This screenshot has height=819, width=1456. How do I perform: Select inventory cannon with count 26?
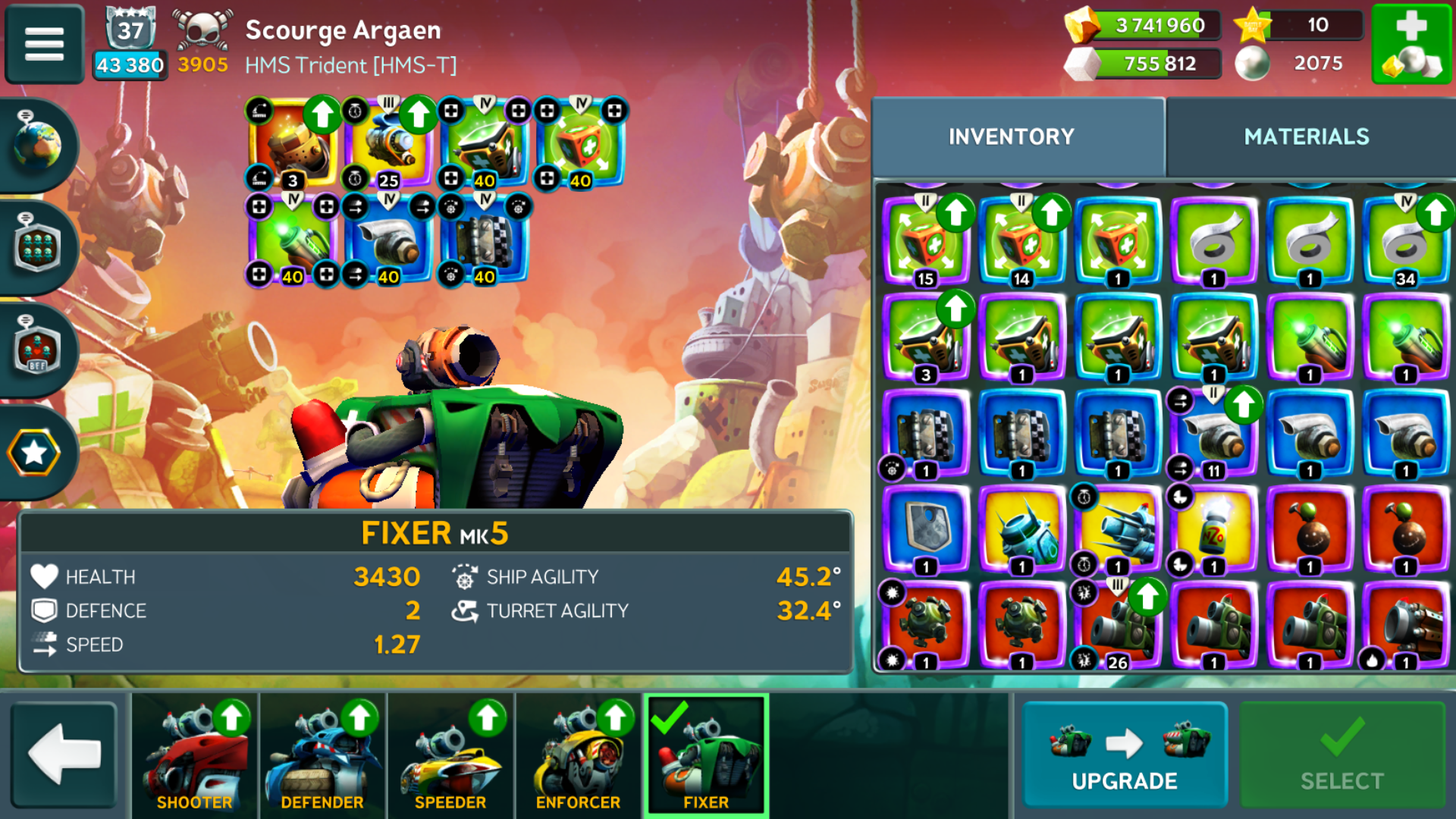pos(1118,625)
